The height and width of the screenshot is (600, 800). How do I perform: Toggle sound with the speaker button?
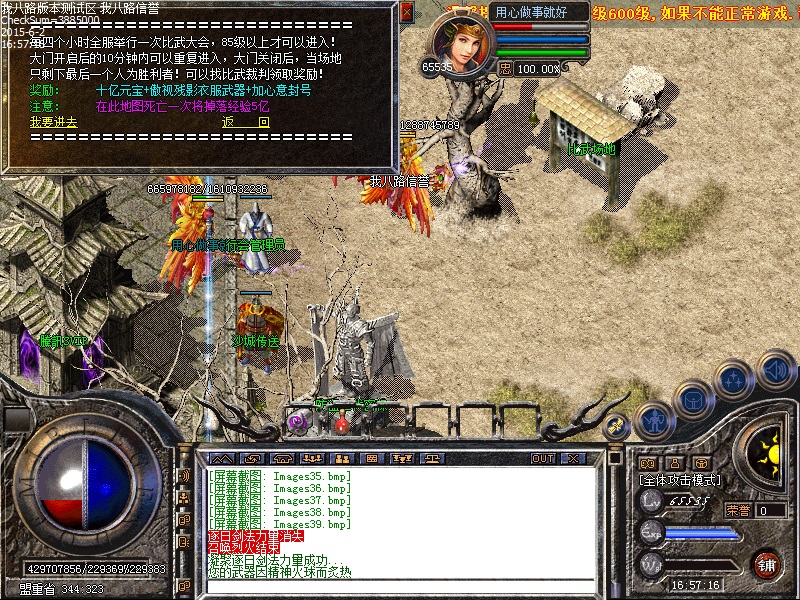[x=775, y=369]
